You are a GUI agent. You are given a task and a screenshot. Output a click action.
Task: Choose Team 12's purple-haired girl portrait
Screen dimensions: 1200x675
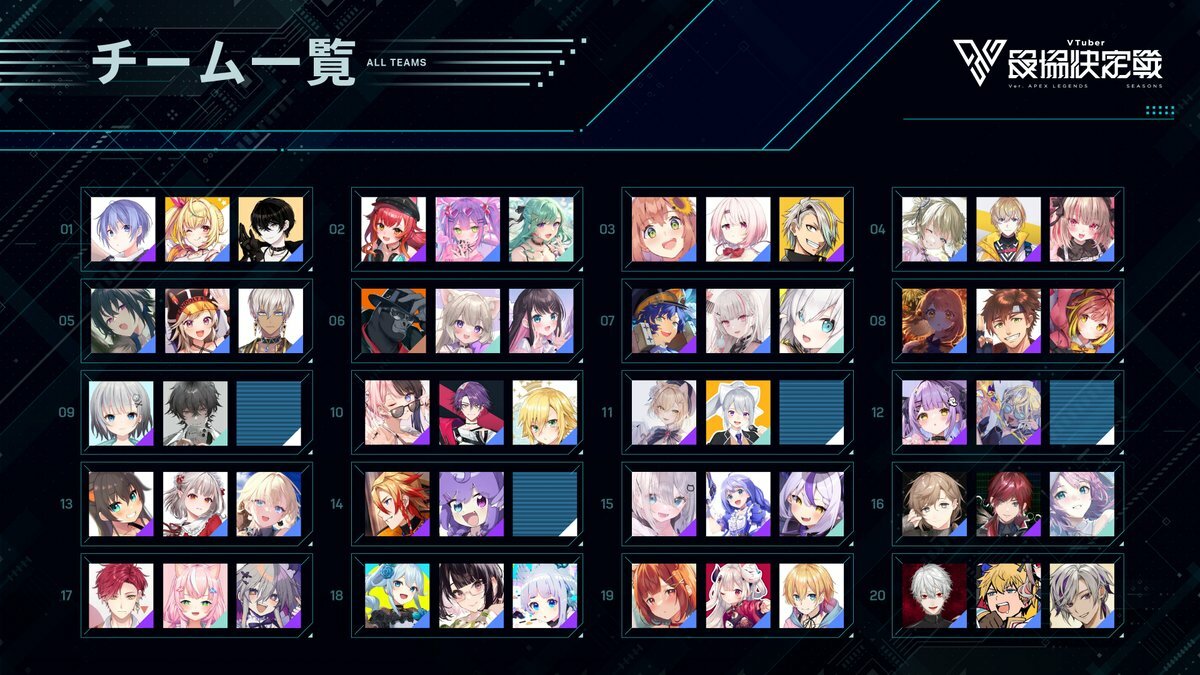tap(934, 413)
